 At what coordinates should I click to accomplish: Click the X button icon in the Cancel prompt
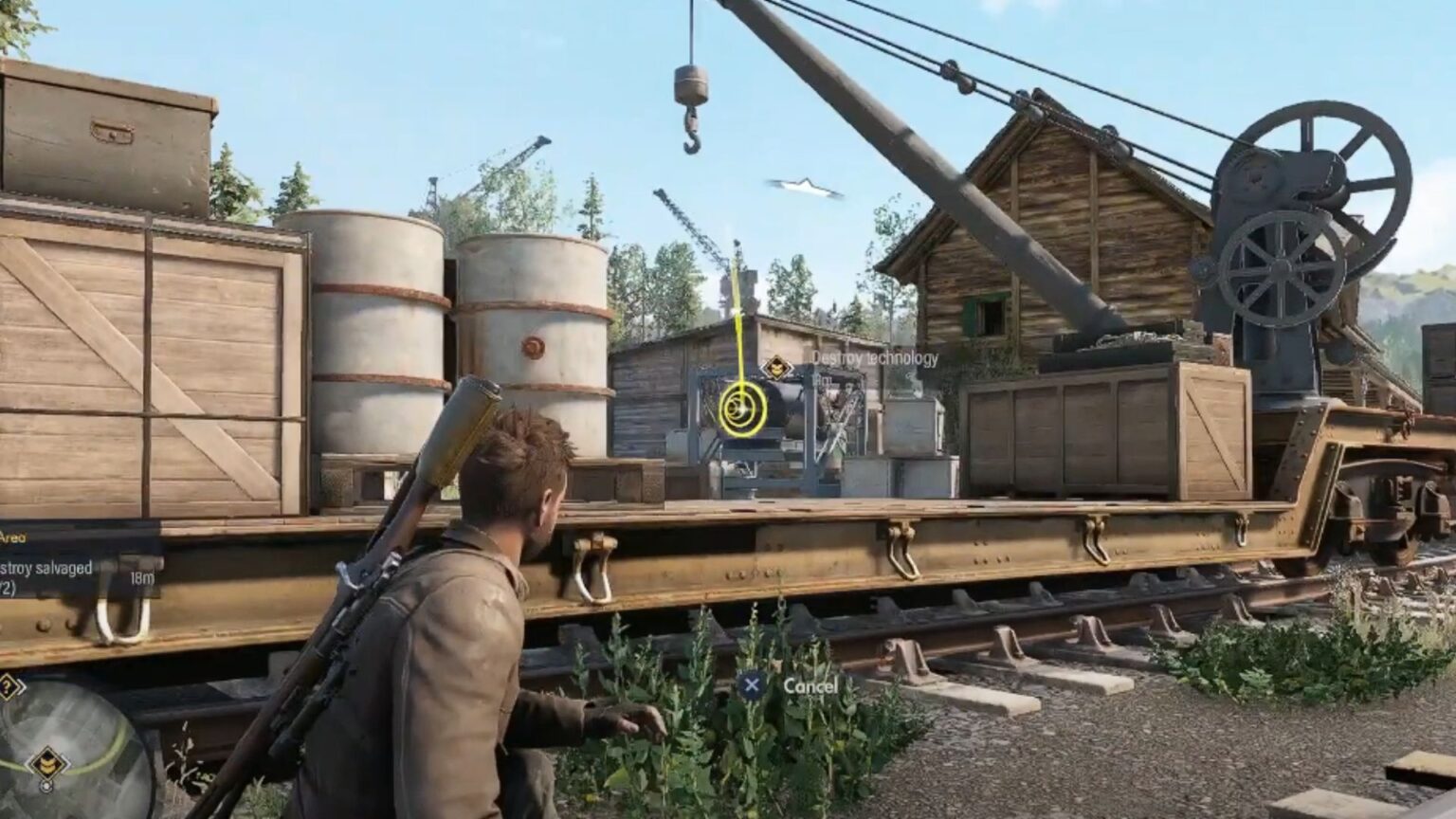click(x=752, y=685)
